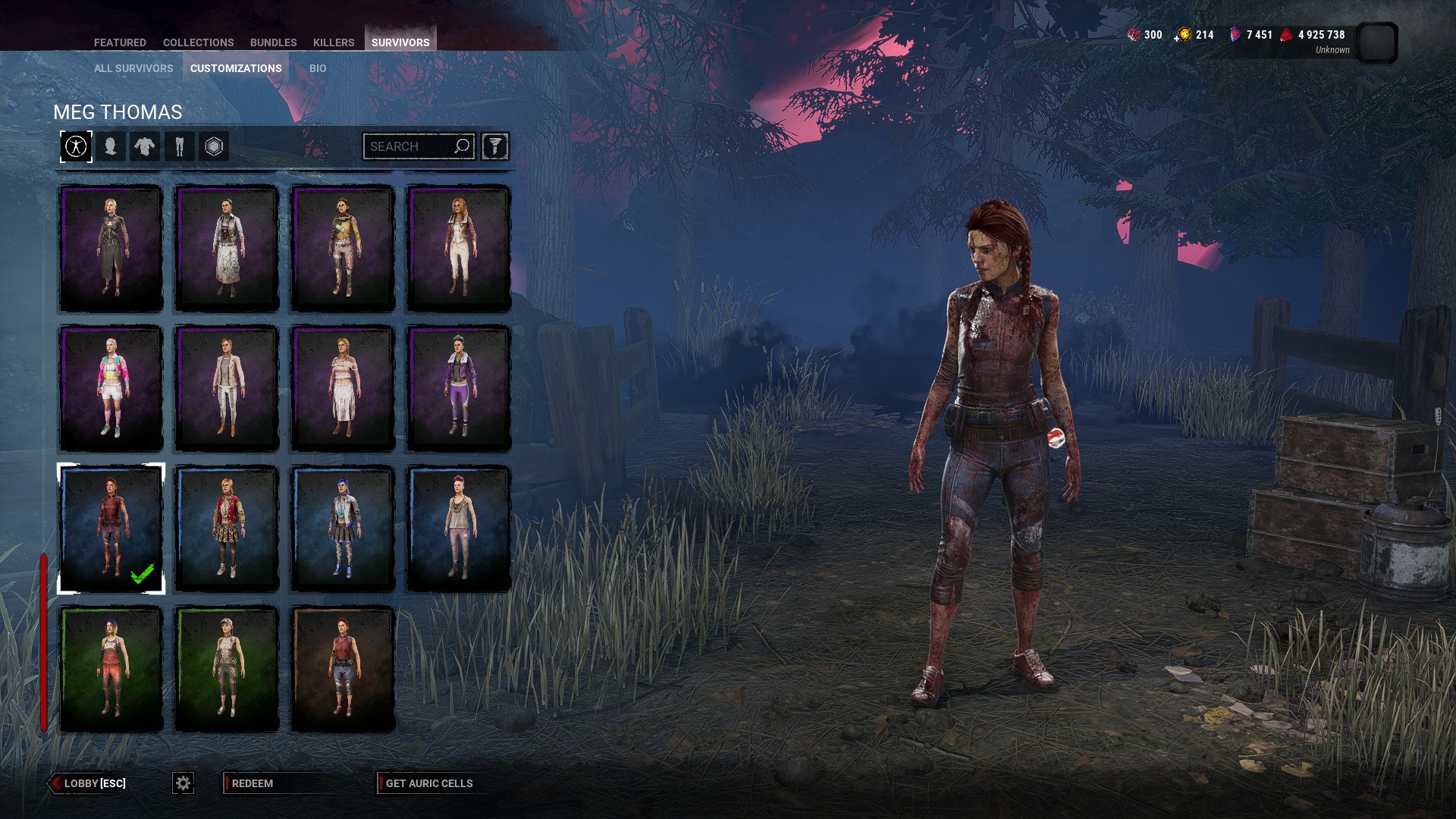Filter by charm hexagon icon
The width and height of the screenshot is (1456, 819).
point(214,146)
